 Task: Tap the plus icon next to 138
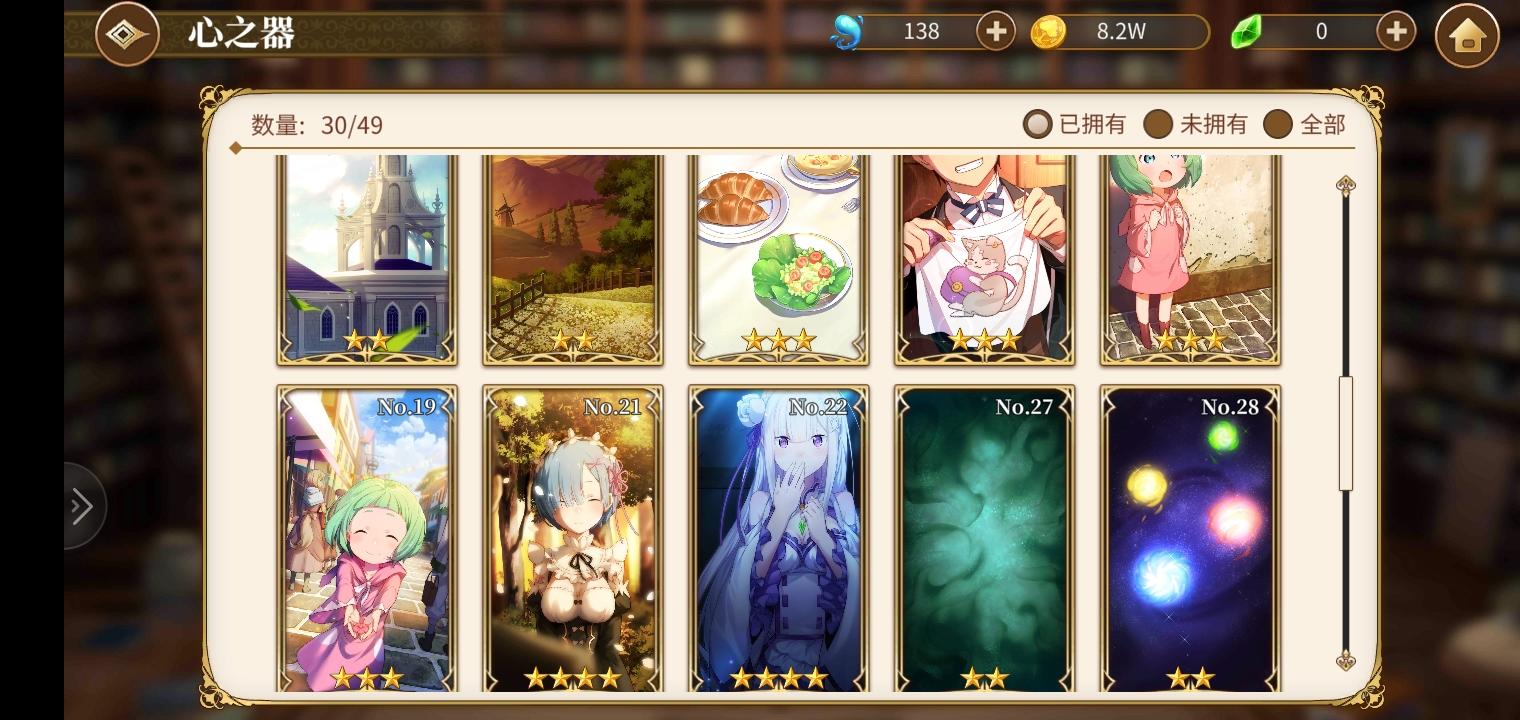point(995,31)
